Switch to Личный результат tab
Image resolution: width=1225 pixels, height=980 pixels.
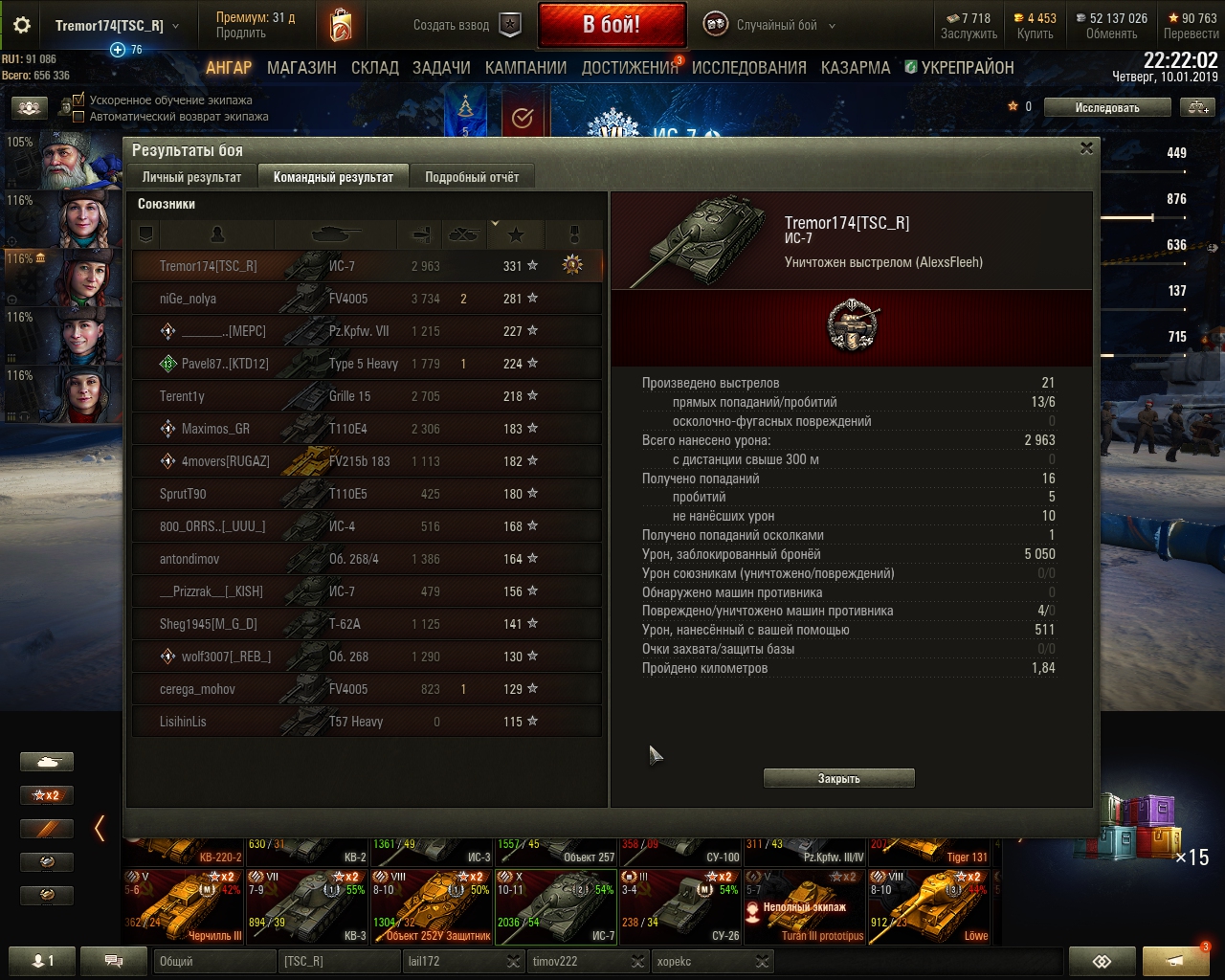pos(191,177)
